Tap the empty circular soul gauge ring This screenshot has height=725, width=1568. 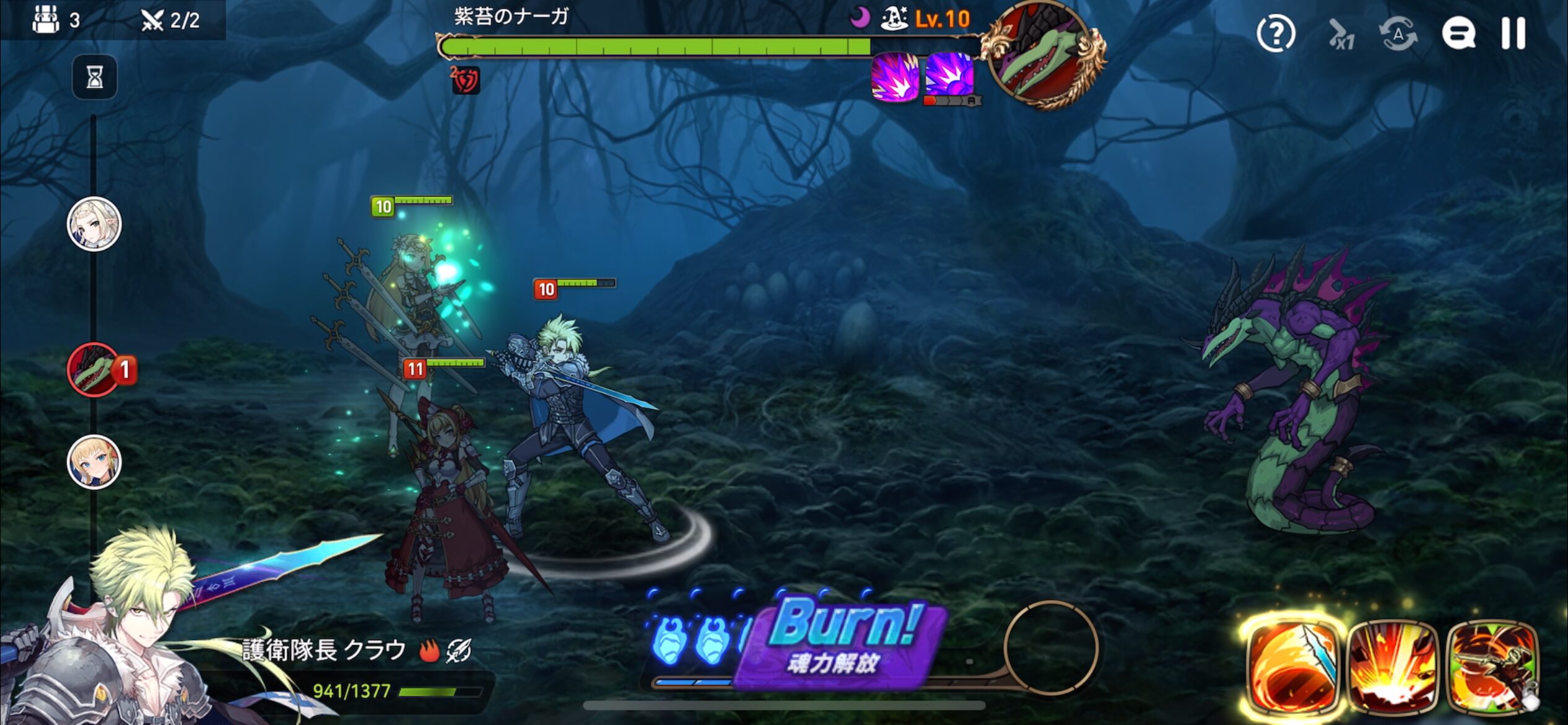(1051, 648)
